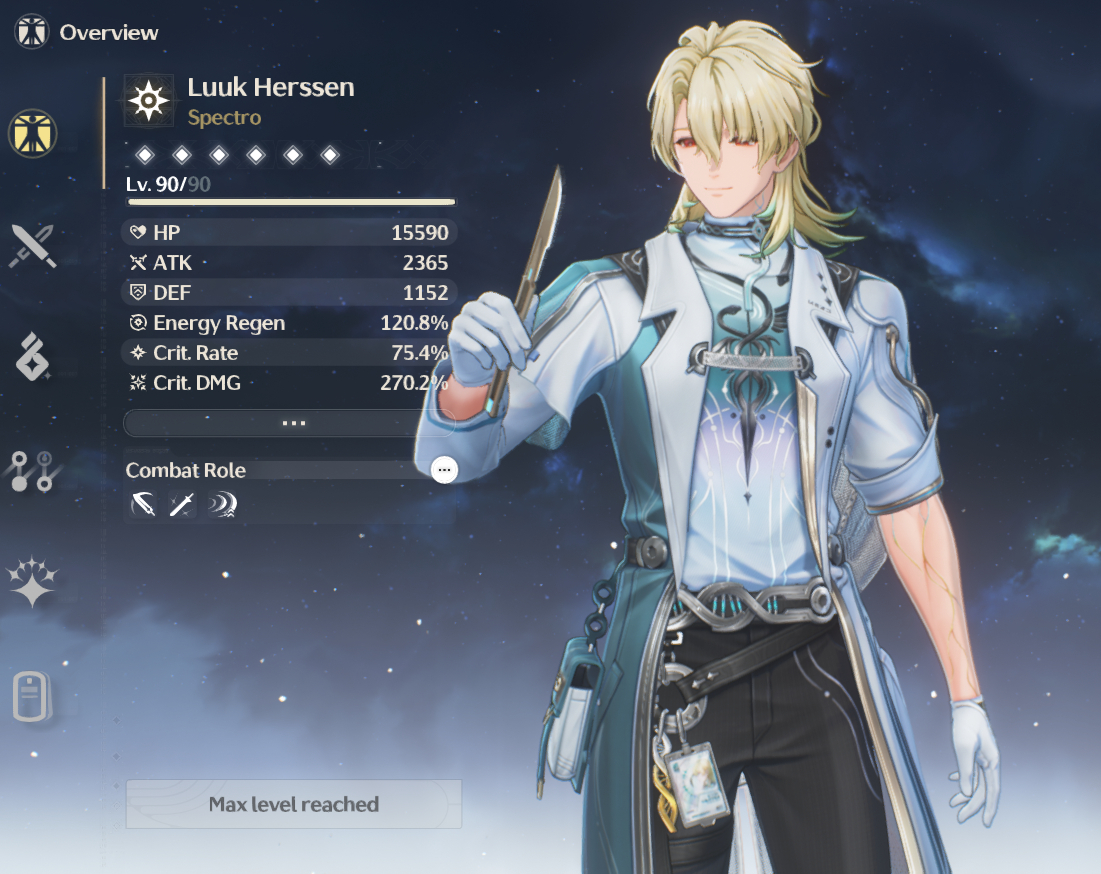Expand the full stats list with three dots

coord(289,423)
